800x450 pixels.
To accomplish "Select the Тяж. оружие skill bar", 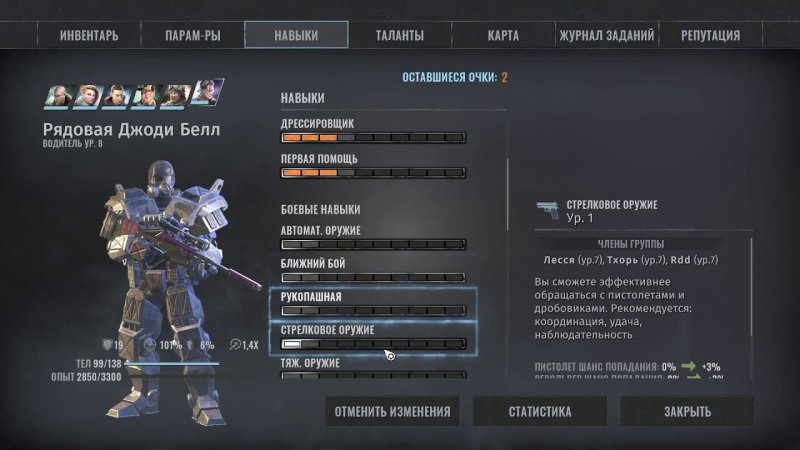I will [374, 377].
